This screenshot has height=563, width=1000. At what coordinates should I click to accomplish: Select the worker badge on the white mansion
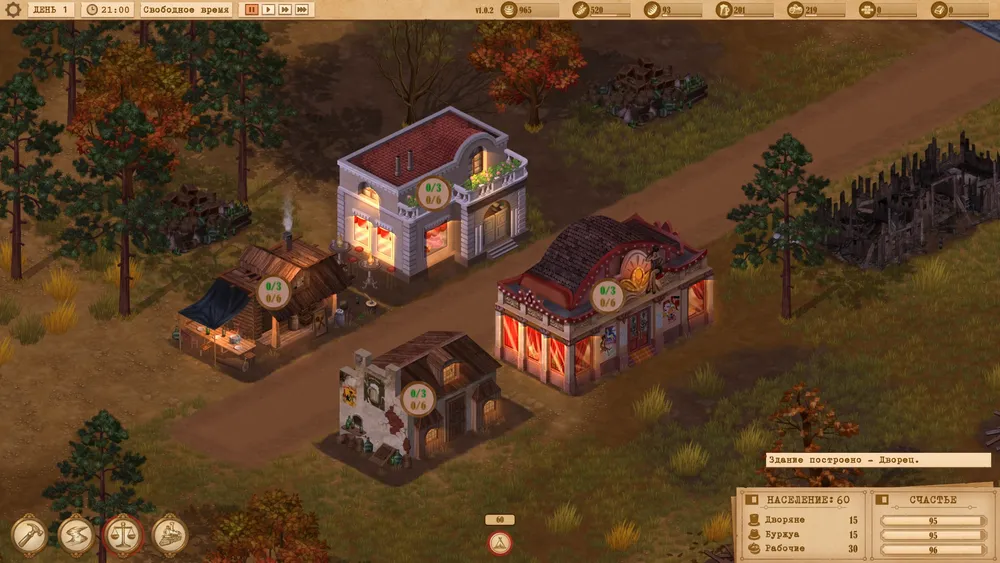pyautogui.click(x=435, y=192)
